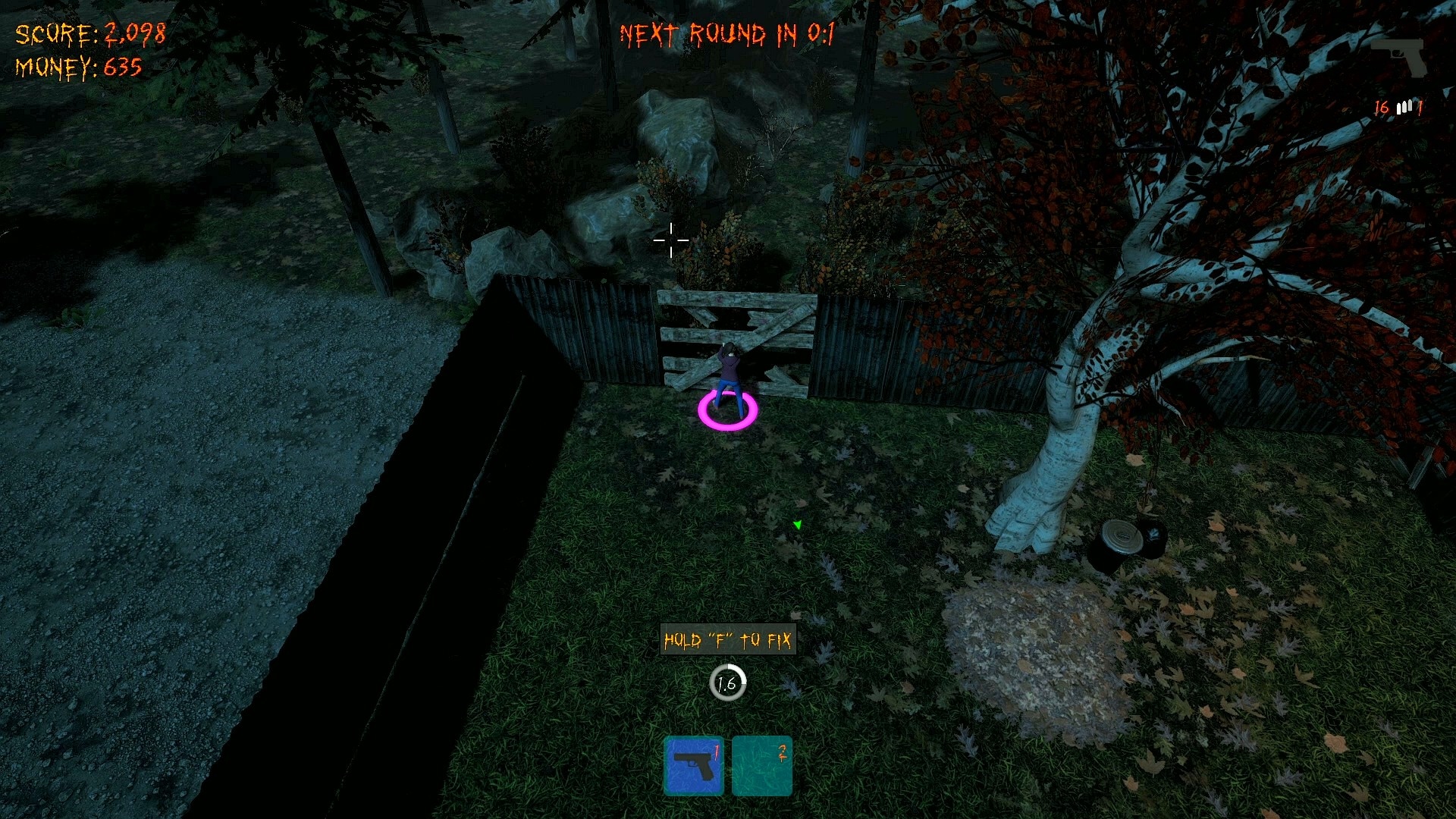Select the empty hotbar slot 2
This screenshot has width=1456, height=819.
[x=761, y=765]
